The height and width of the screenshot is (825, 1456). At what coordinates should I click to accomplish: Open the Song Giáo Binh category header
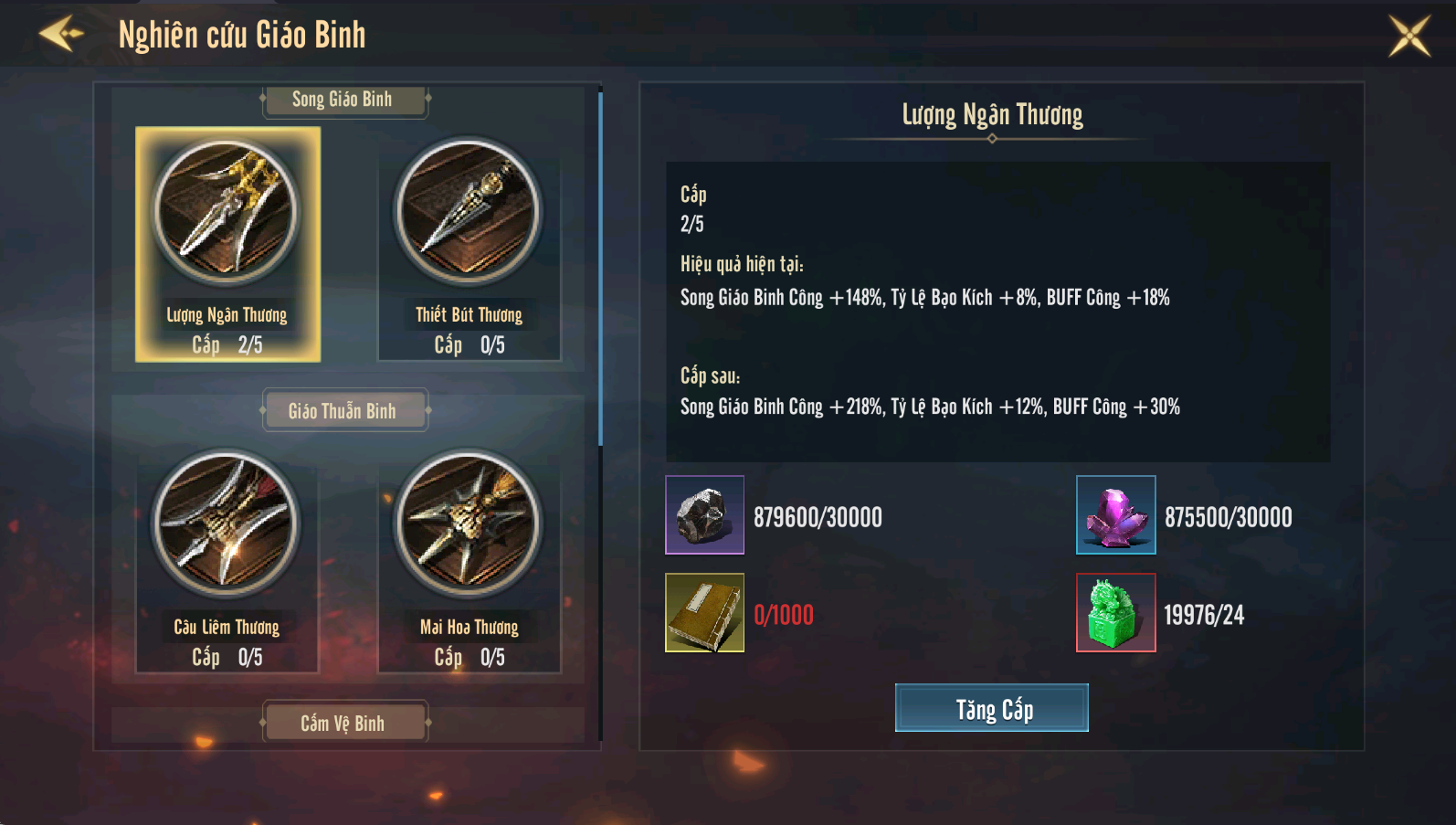[343, 100]
